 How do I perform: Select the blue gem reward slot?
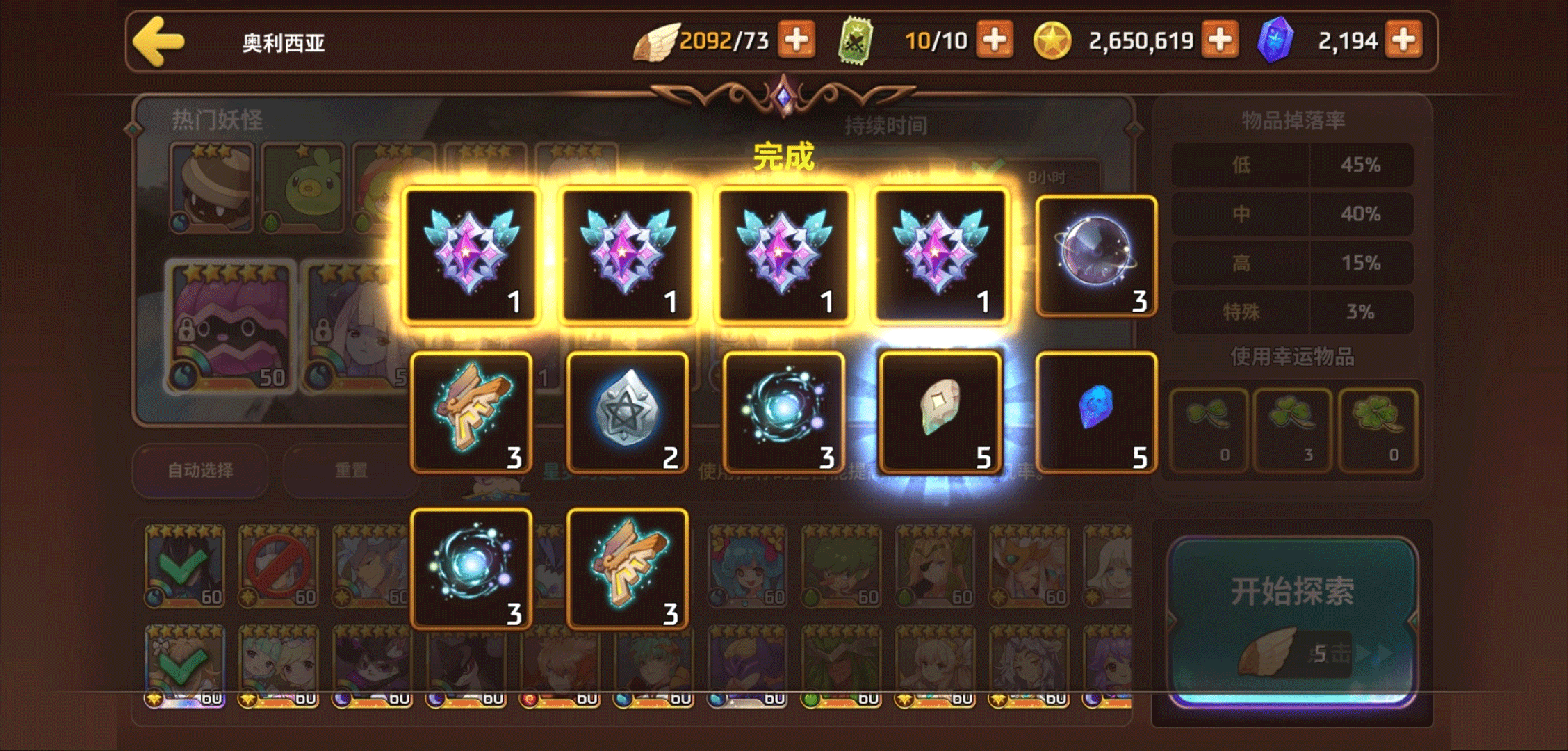[1096, 412]
